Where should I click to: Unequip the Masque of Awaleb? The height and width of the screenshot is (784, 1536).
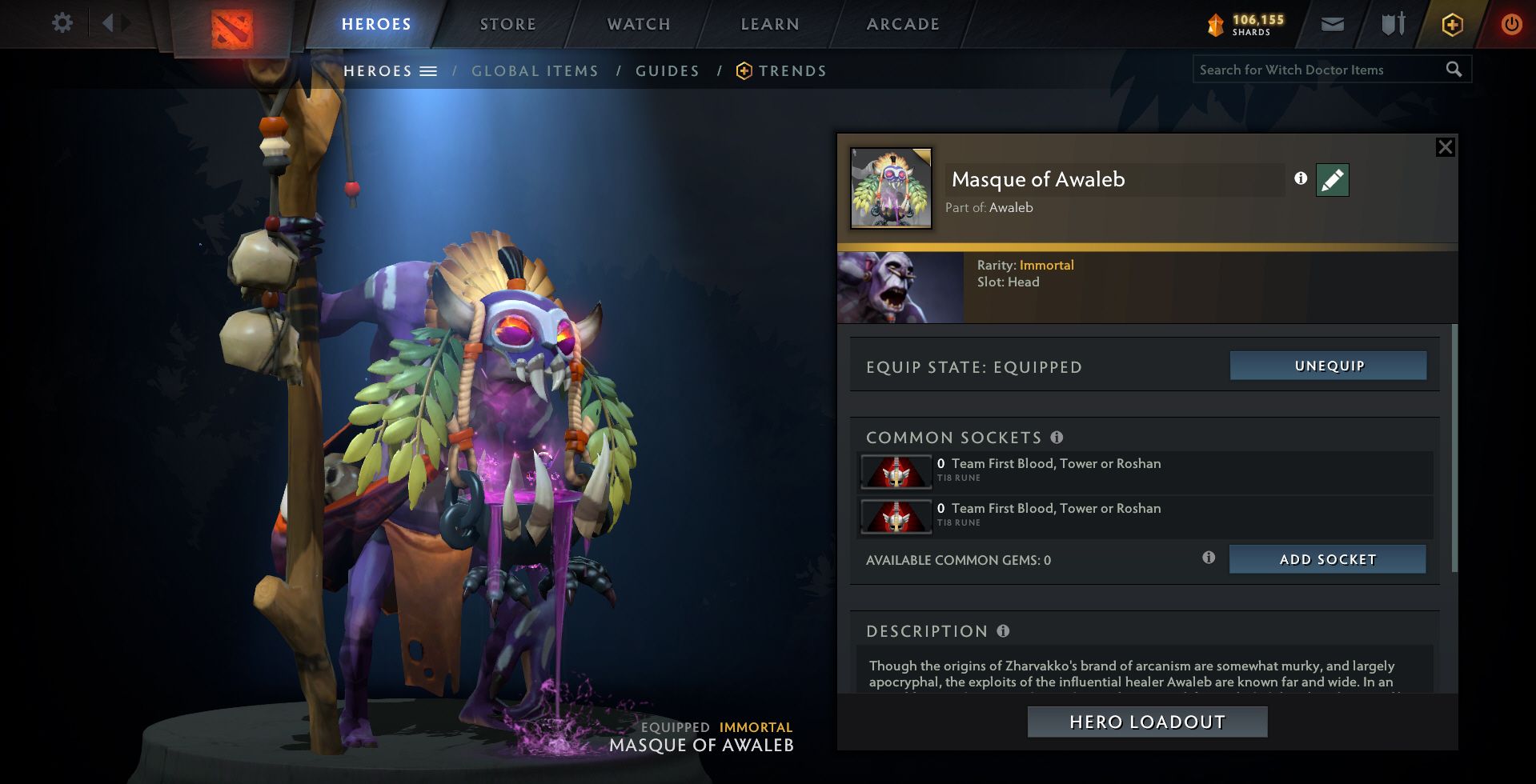point(1327,366)
